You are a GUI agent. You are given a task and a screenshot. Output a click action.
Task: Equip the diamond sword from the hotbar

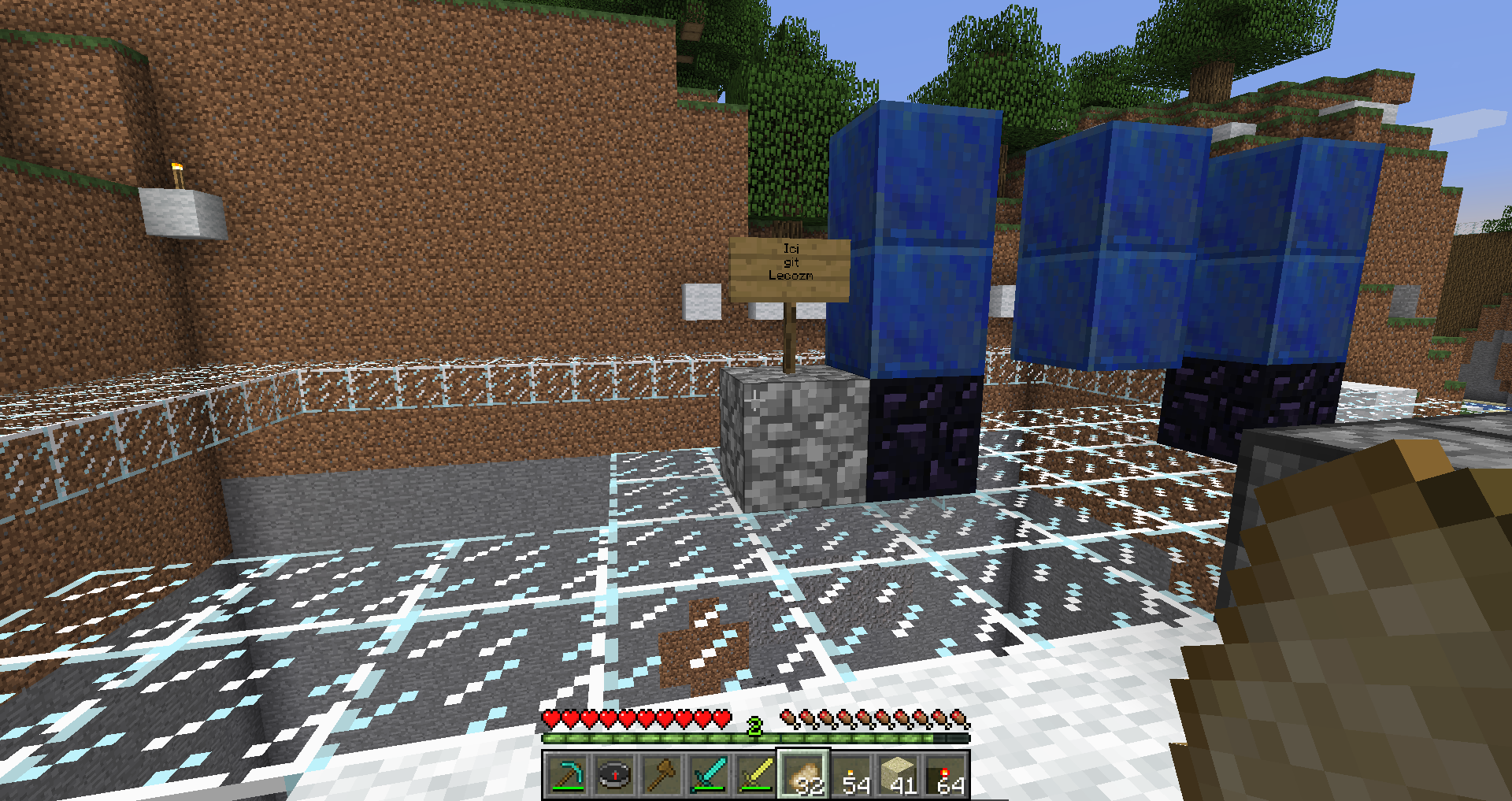(708, 775)
